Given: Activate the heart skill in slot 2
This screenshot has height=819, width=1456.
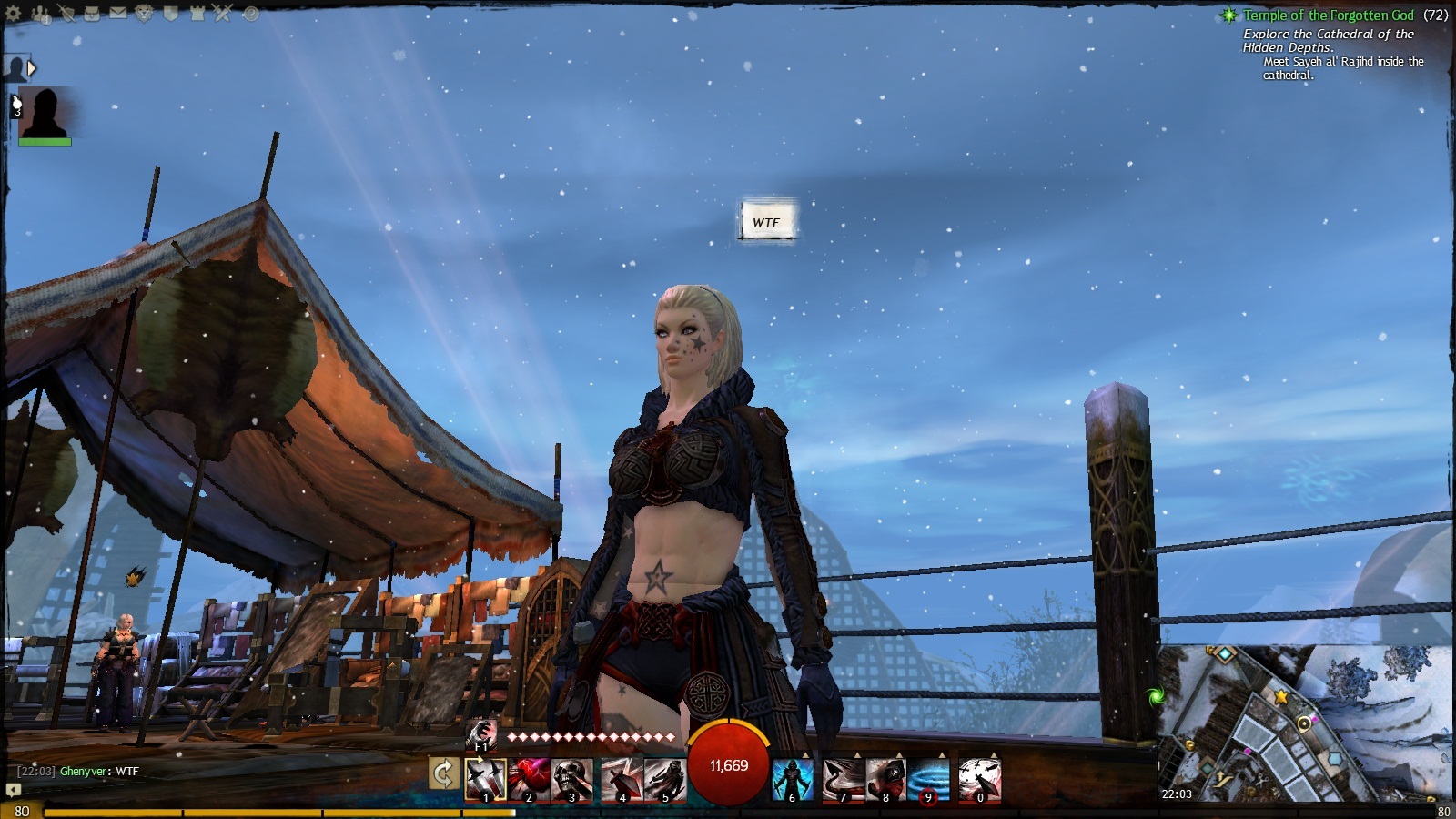Looking at the screenshot, I should coord(529,780).
